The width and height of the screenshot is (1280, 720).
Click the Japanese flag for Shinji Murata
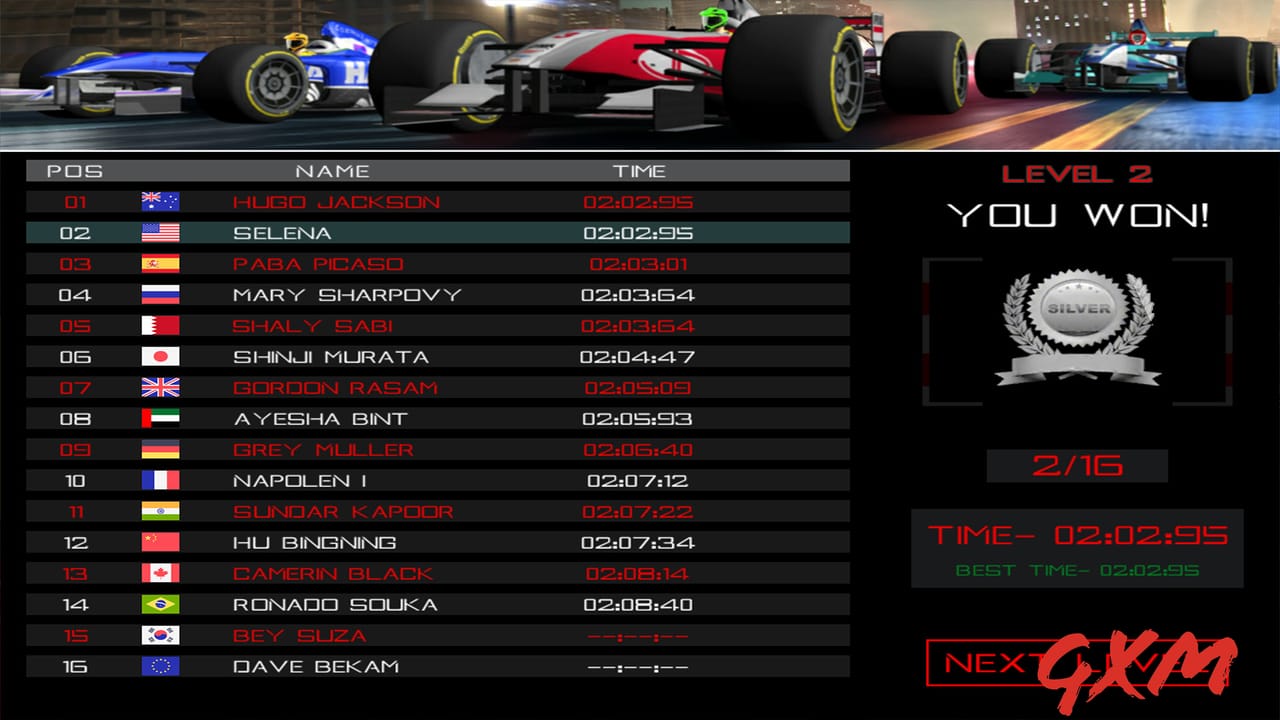click(160, 356)
